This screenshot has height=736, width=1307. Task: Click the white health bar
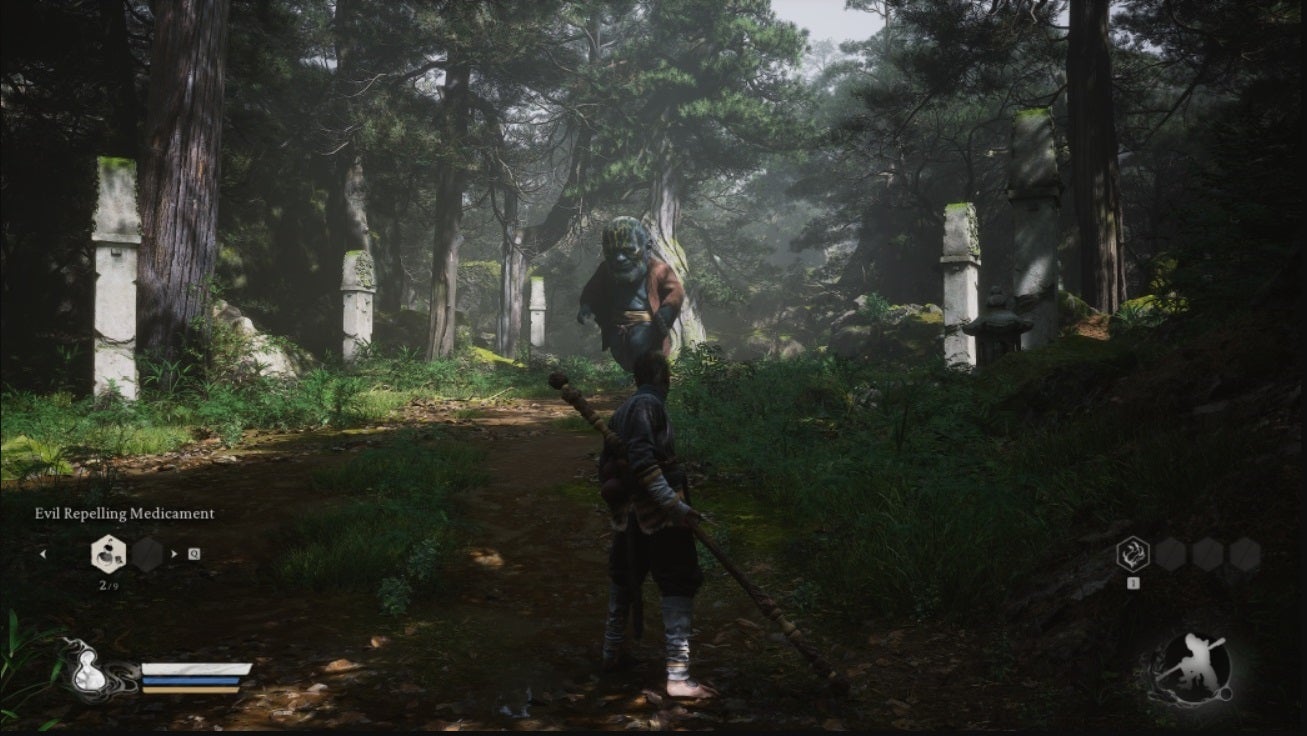pyautogui.click(x=197, y=668)
